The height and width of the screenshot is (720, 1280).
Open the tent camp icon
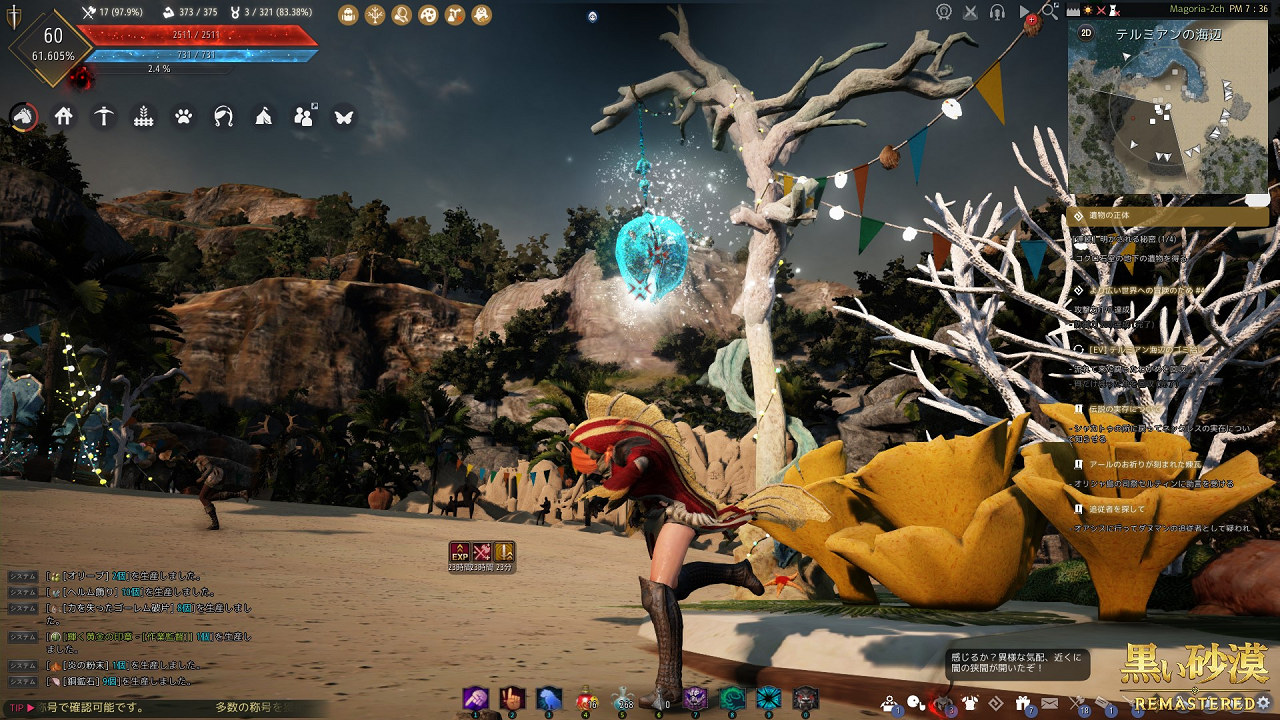pyautogui.click(x=263, y=116)
